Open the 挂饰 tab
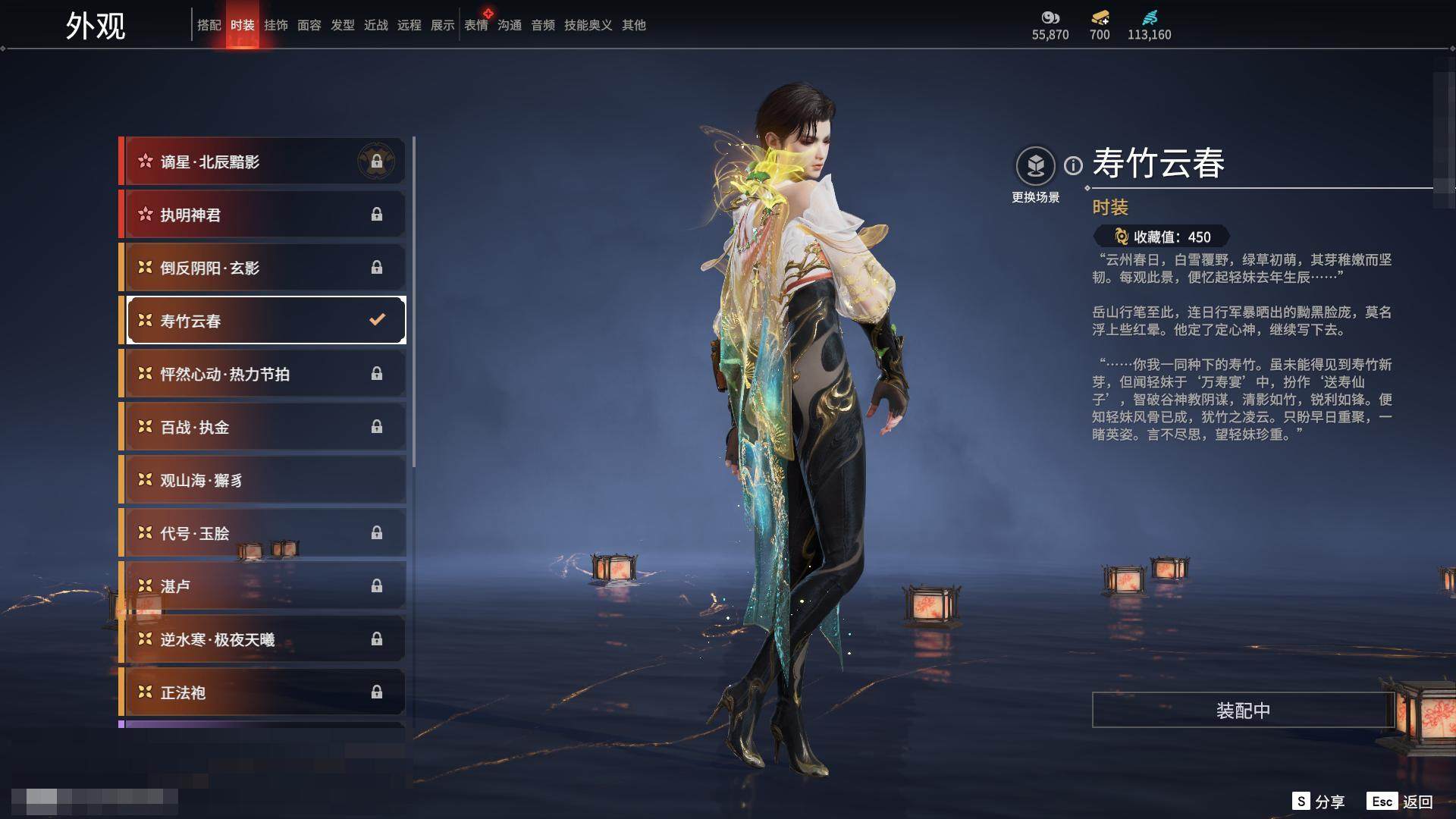 (x=275, y=25)
